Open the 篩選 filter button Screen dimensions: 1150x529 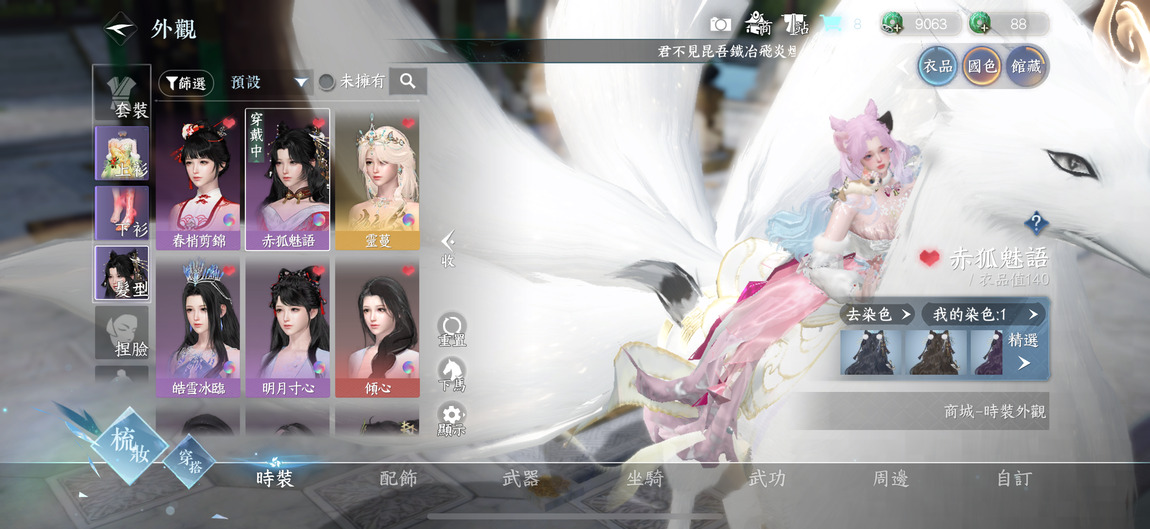click(186, 83)
